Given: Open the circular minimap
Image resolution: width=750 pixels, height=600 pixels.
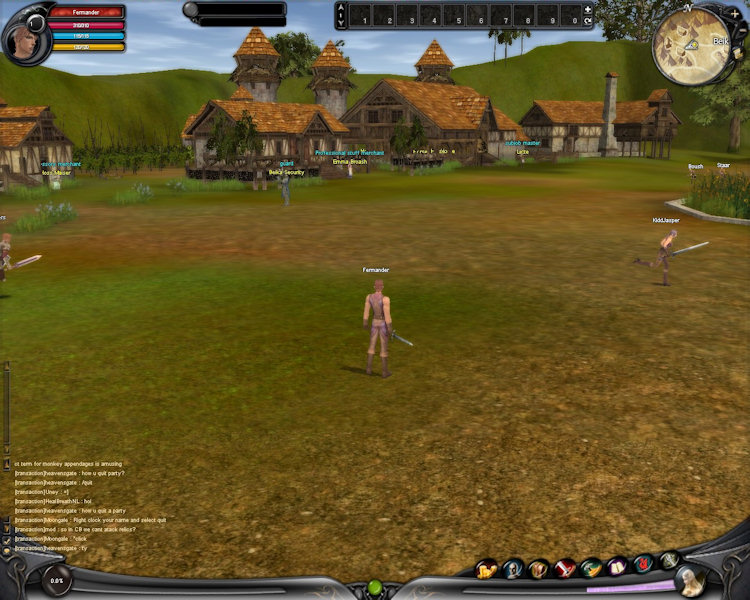Looking at the screenshot, I should coord(691,45).
